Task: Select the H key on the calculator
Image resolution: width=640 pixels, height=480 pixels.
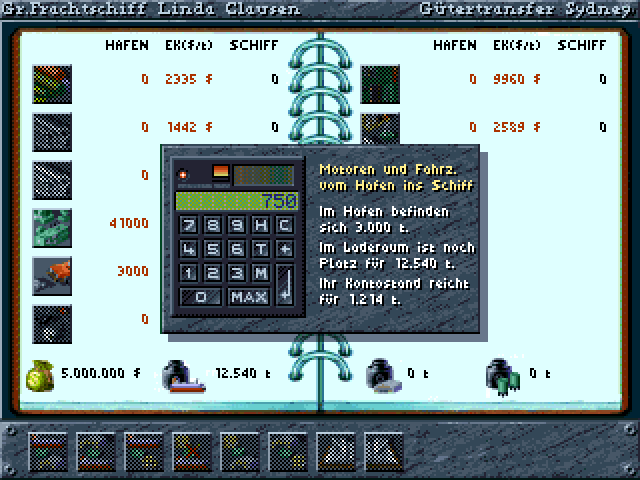Action: (x=260, y=224)
